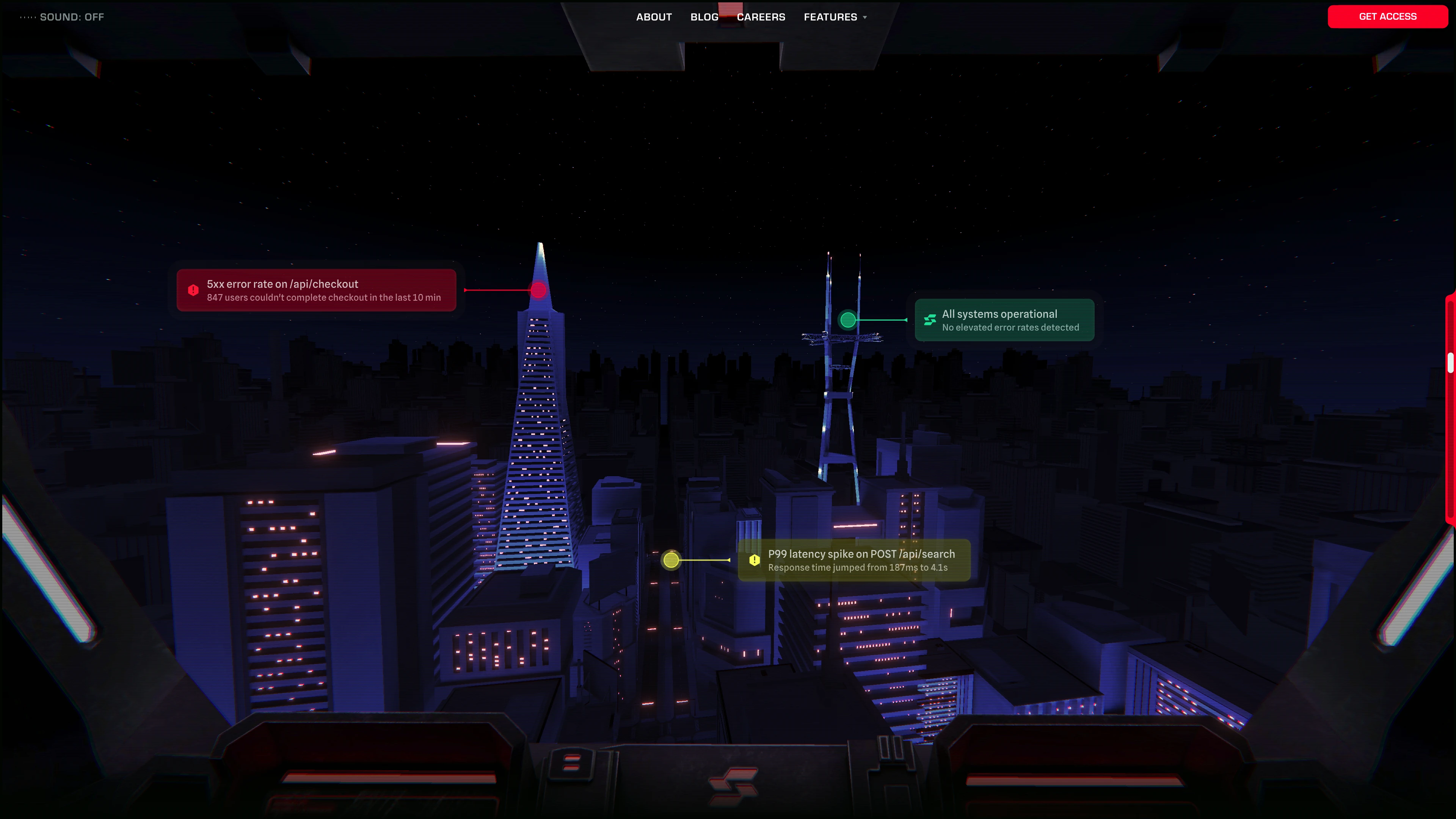Toggle the Sound: Off control
Viewport: 1456px width, 819px height.
[x=63, y=17]
